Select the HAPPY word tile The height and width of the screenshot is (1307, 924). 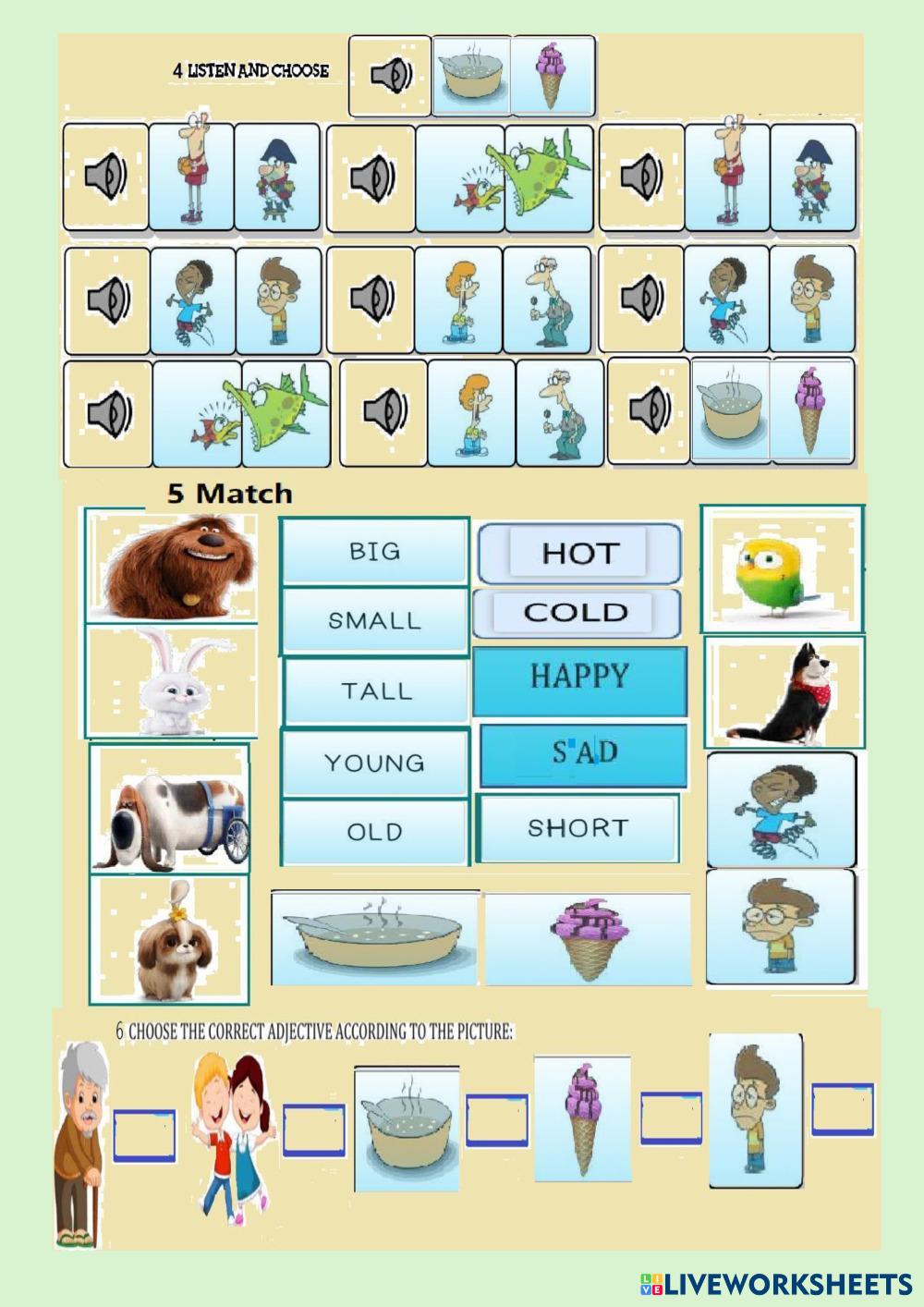[579, 680]
